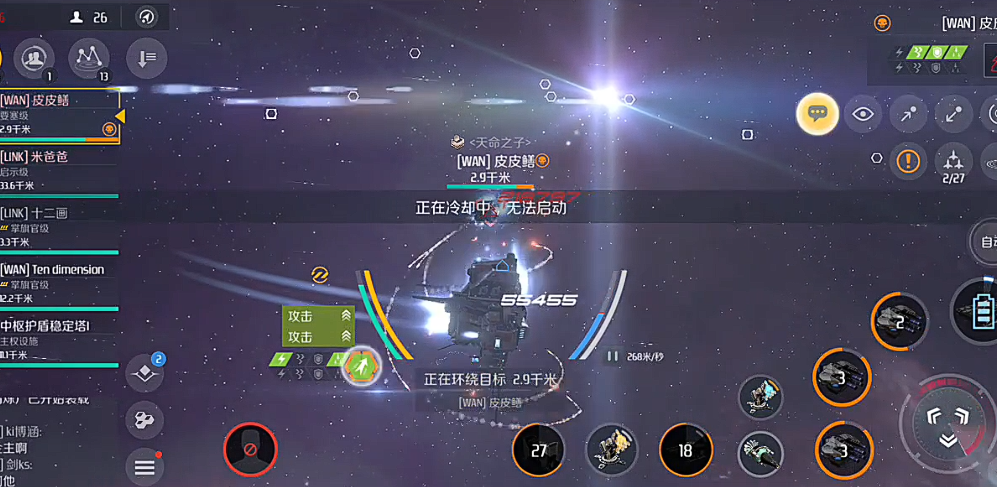Click the pause icon beside the speed readout
This screenshot has height=487, width=997.
point(612,356)
